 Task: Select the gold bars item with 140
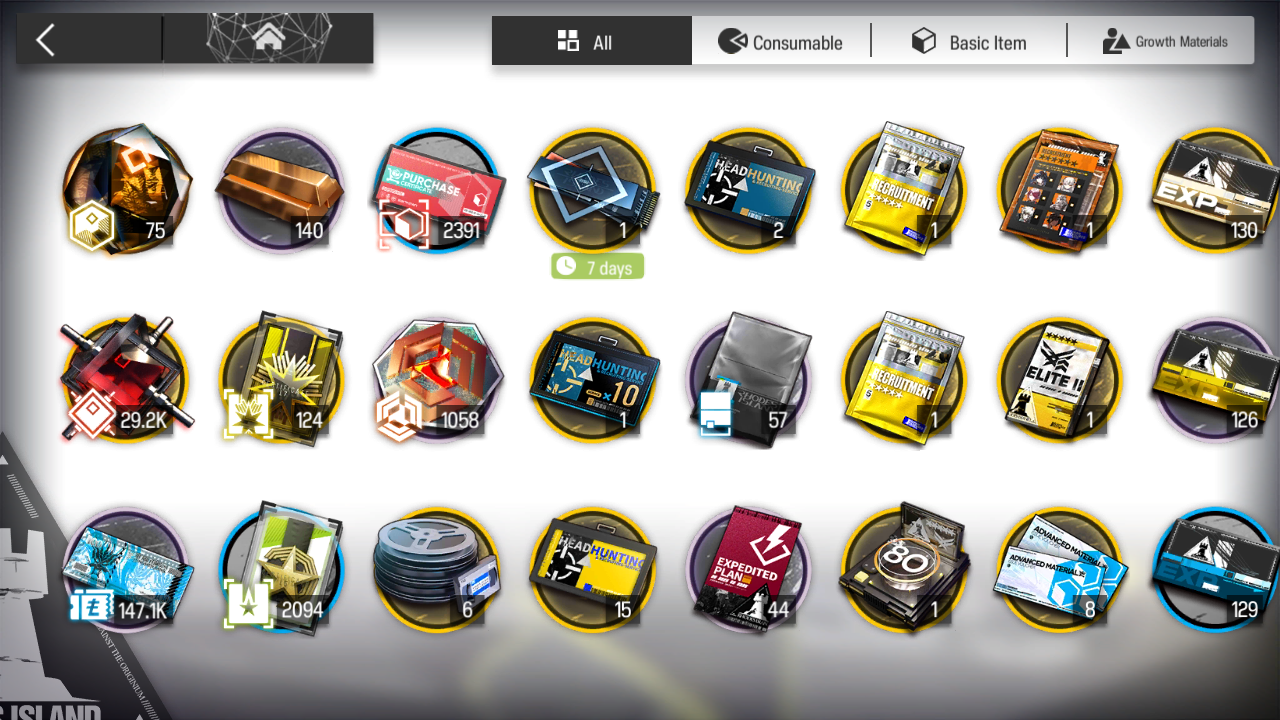tap(280, 190)
